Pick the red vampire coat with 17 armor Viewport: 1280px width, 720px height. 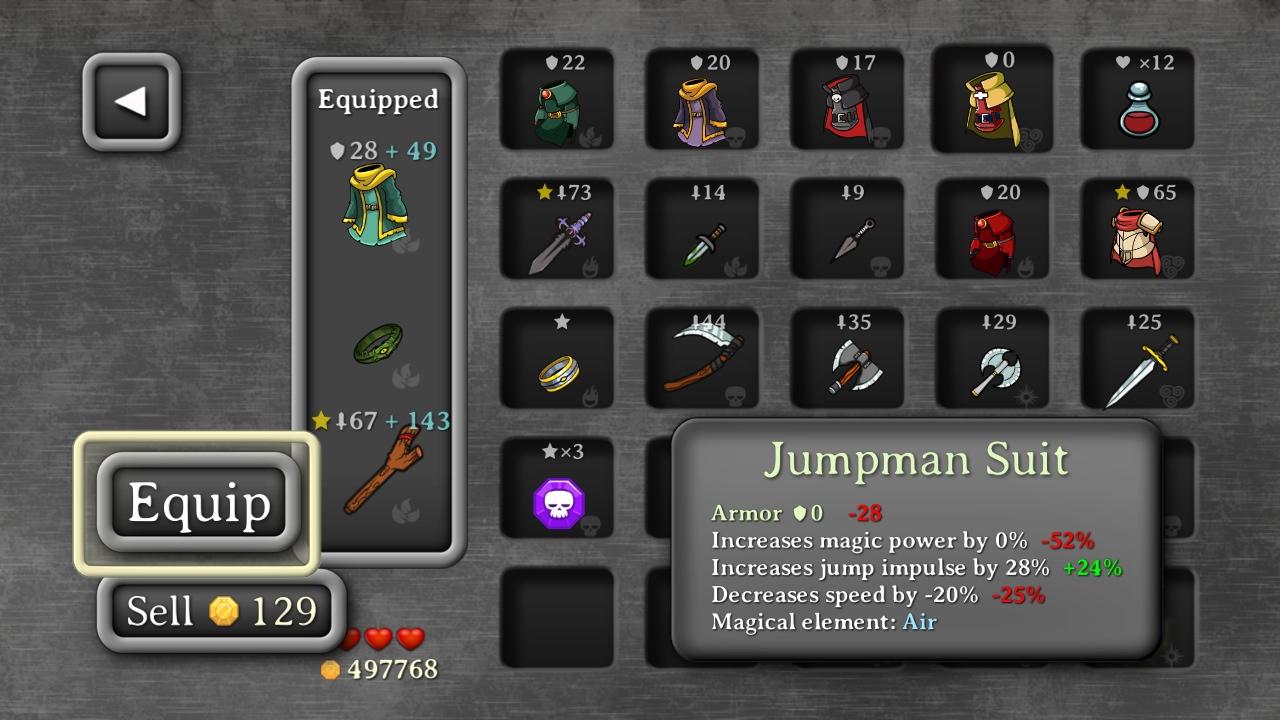click(x=847, y=100)
